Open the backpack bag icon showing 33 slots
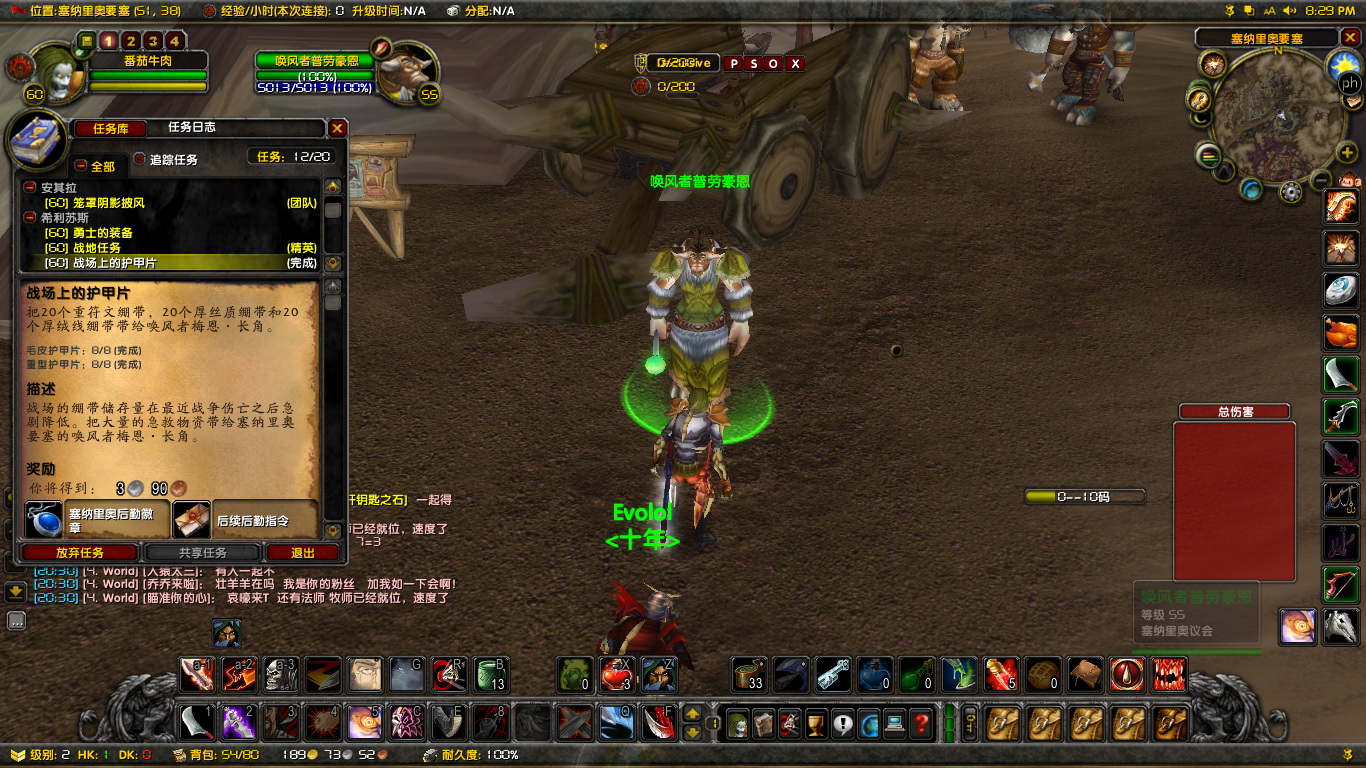 (x=747, y=675)
